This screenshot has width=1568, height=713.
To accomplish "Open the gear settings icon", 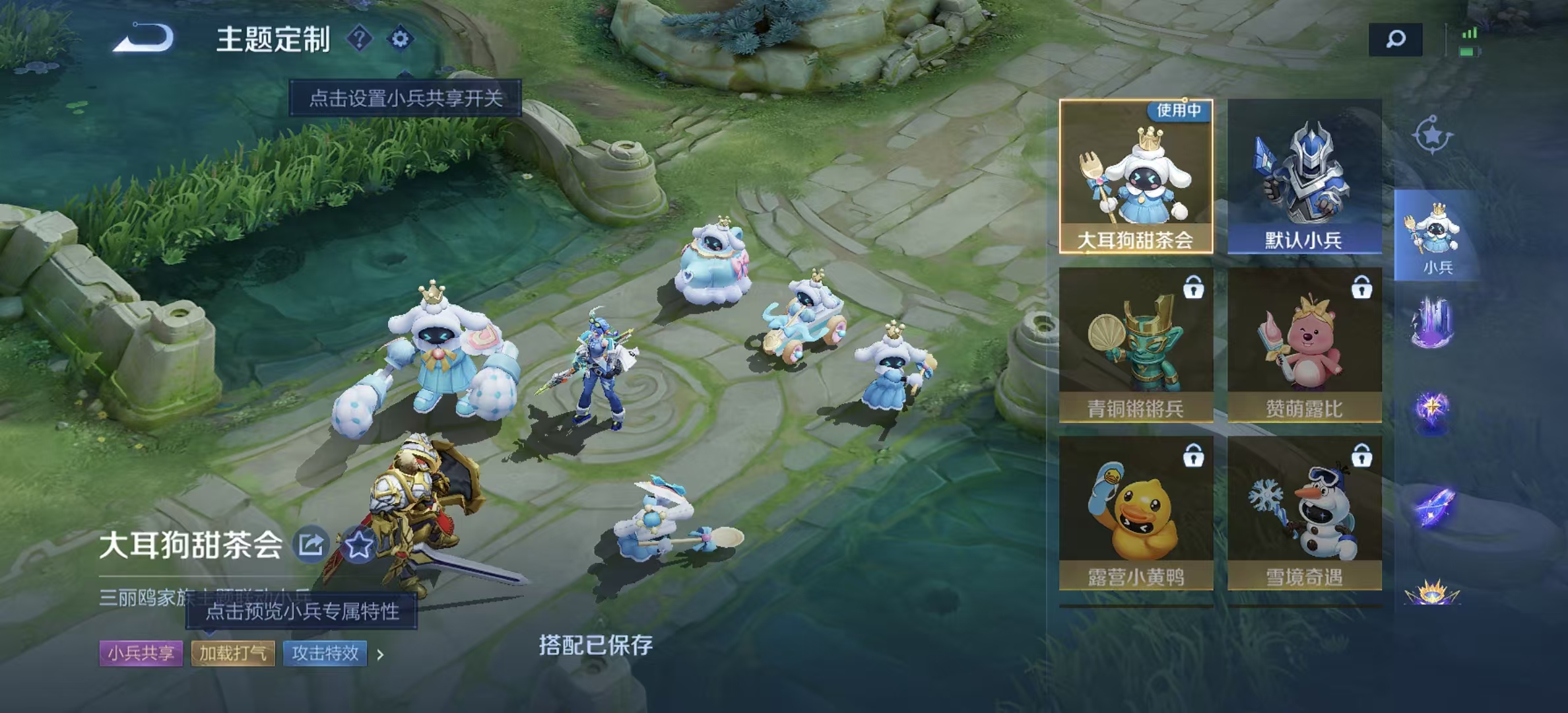I will coord(400,39).
